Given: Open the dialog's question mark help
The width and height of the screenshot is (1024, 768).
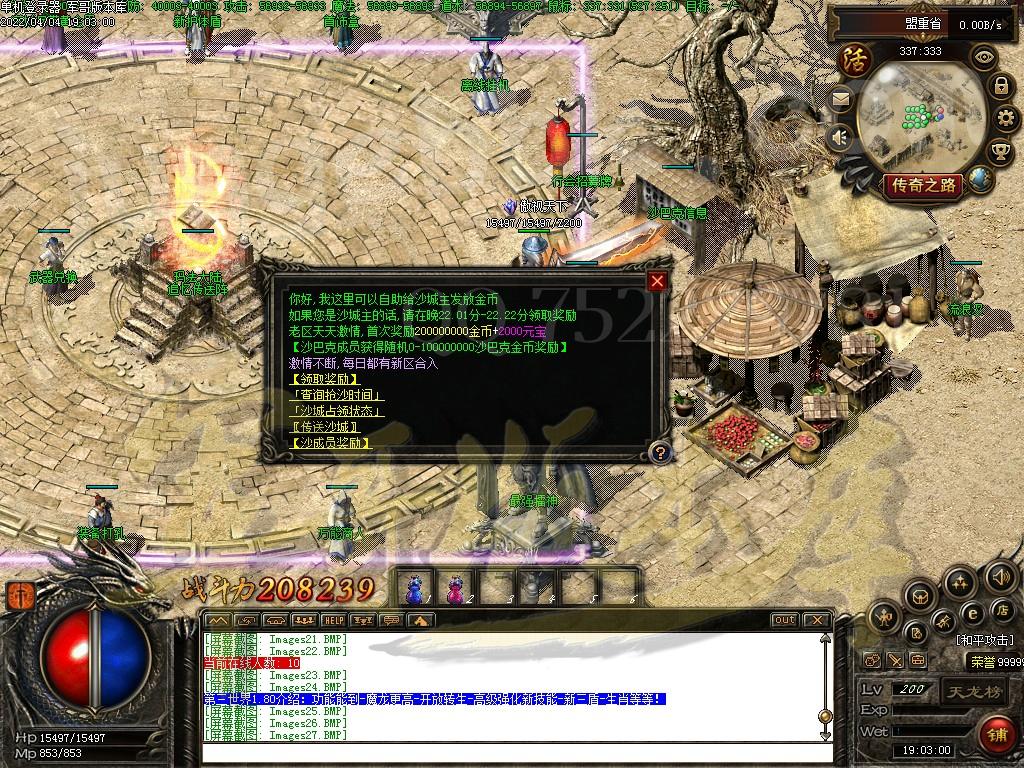Looking at the screenshot, I should point(658,452).
